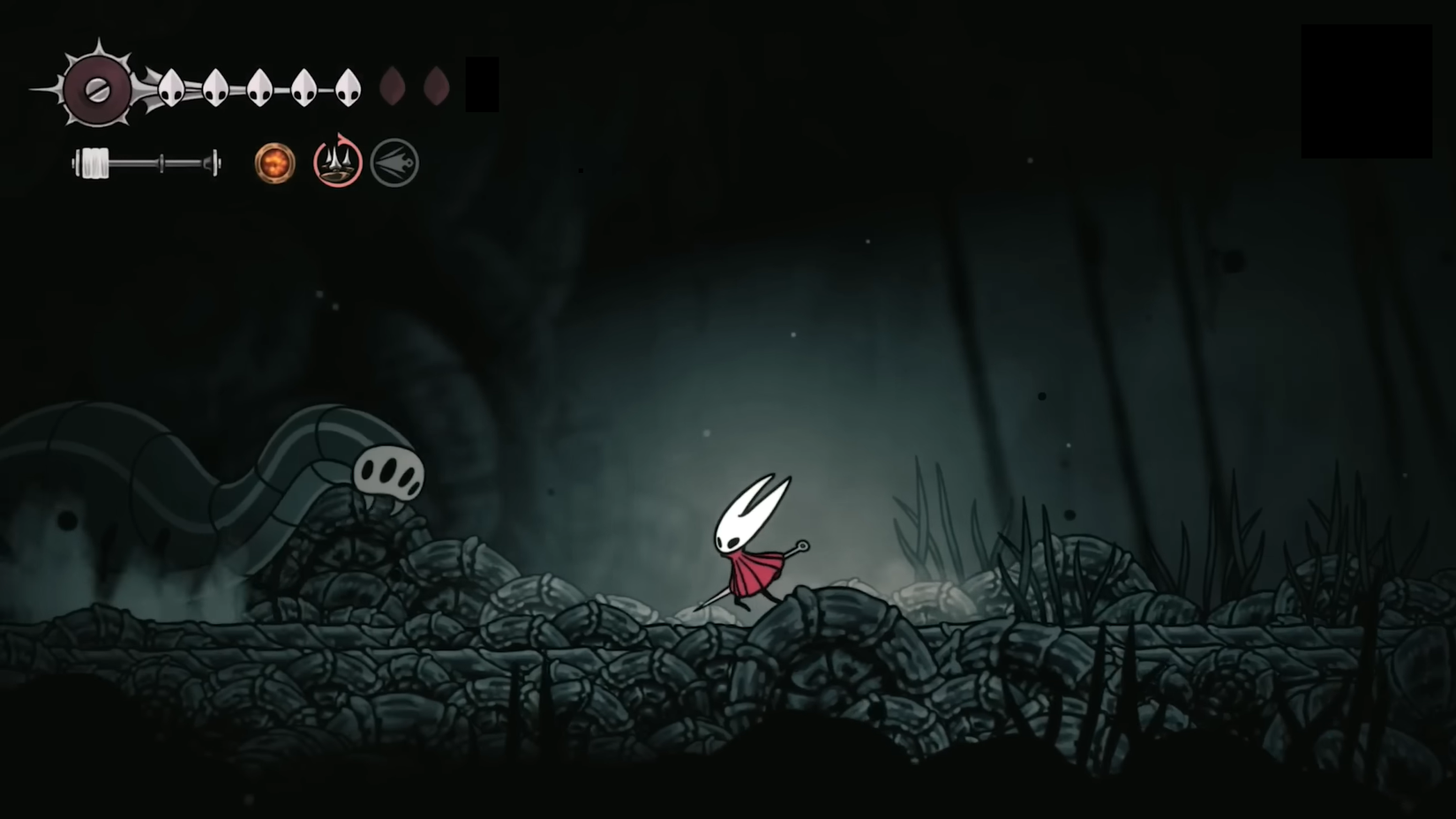
Task: Click the winged emblem inside the grey tool circle
Action: click(395, 162)
